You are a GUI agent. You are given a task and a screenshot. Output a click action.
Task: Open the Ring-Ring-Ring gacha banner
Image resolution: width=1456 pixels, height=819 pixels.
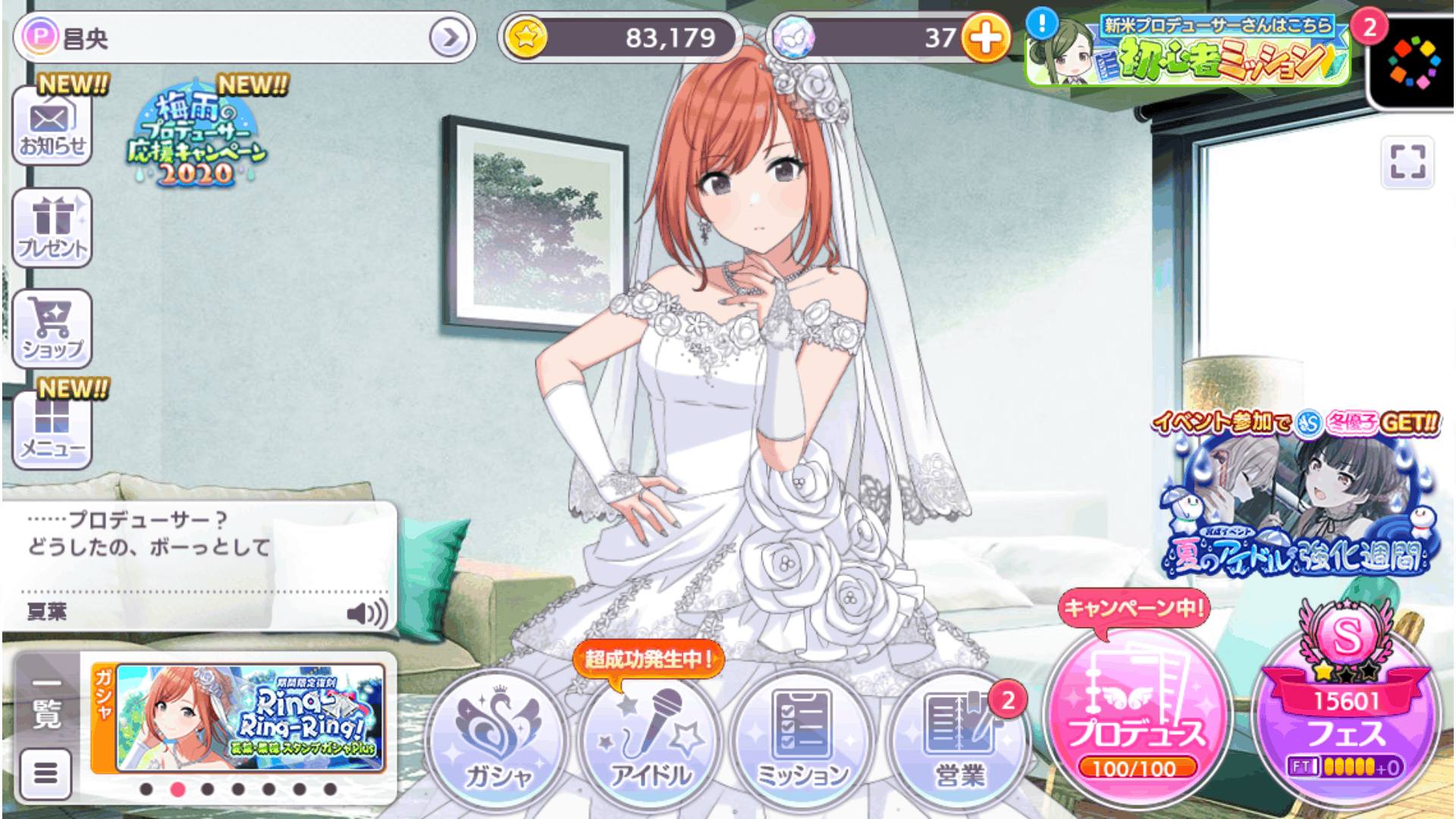(x=249, y=717)
